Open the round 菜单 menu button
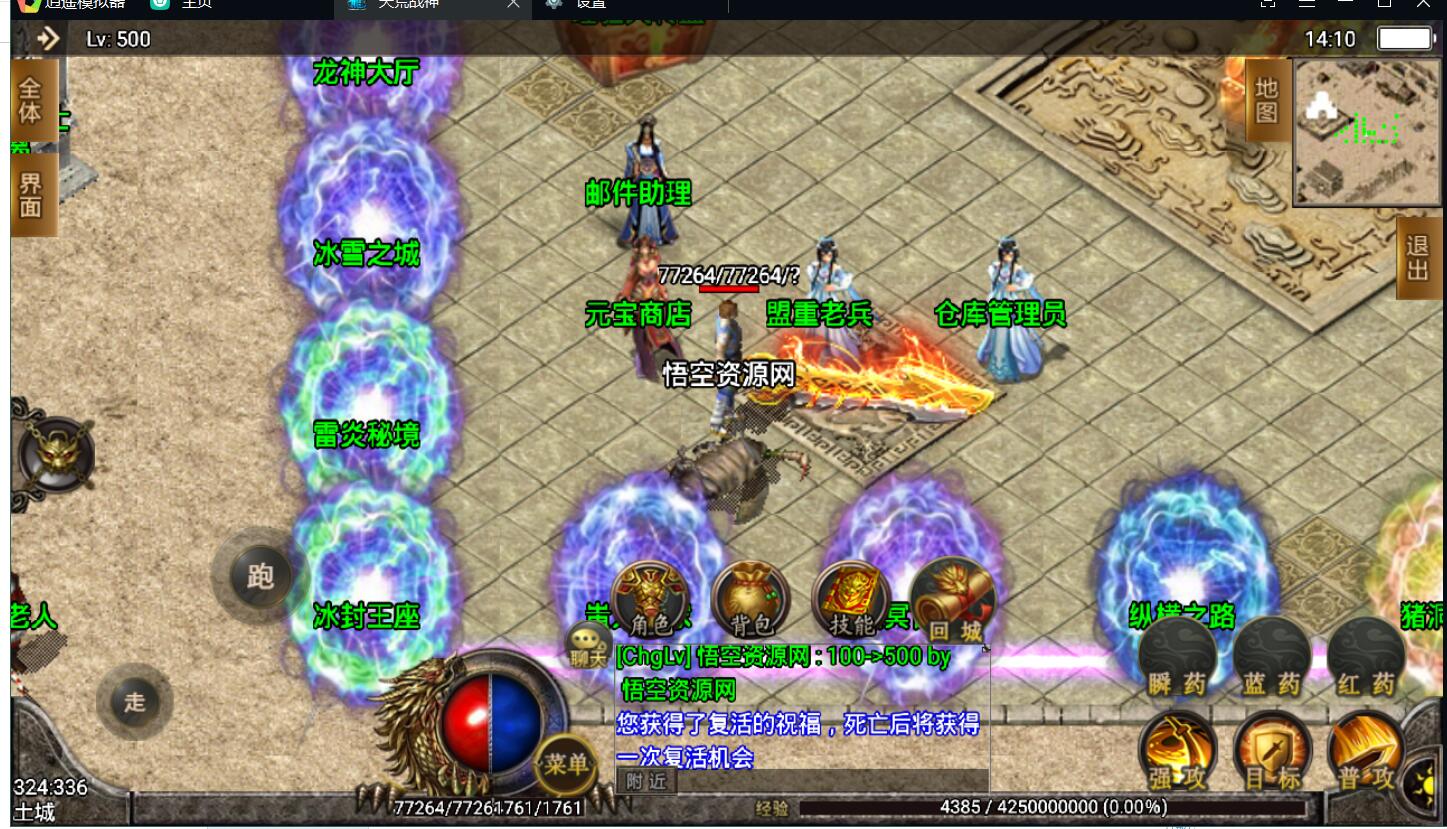 [566, 765]
